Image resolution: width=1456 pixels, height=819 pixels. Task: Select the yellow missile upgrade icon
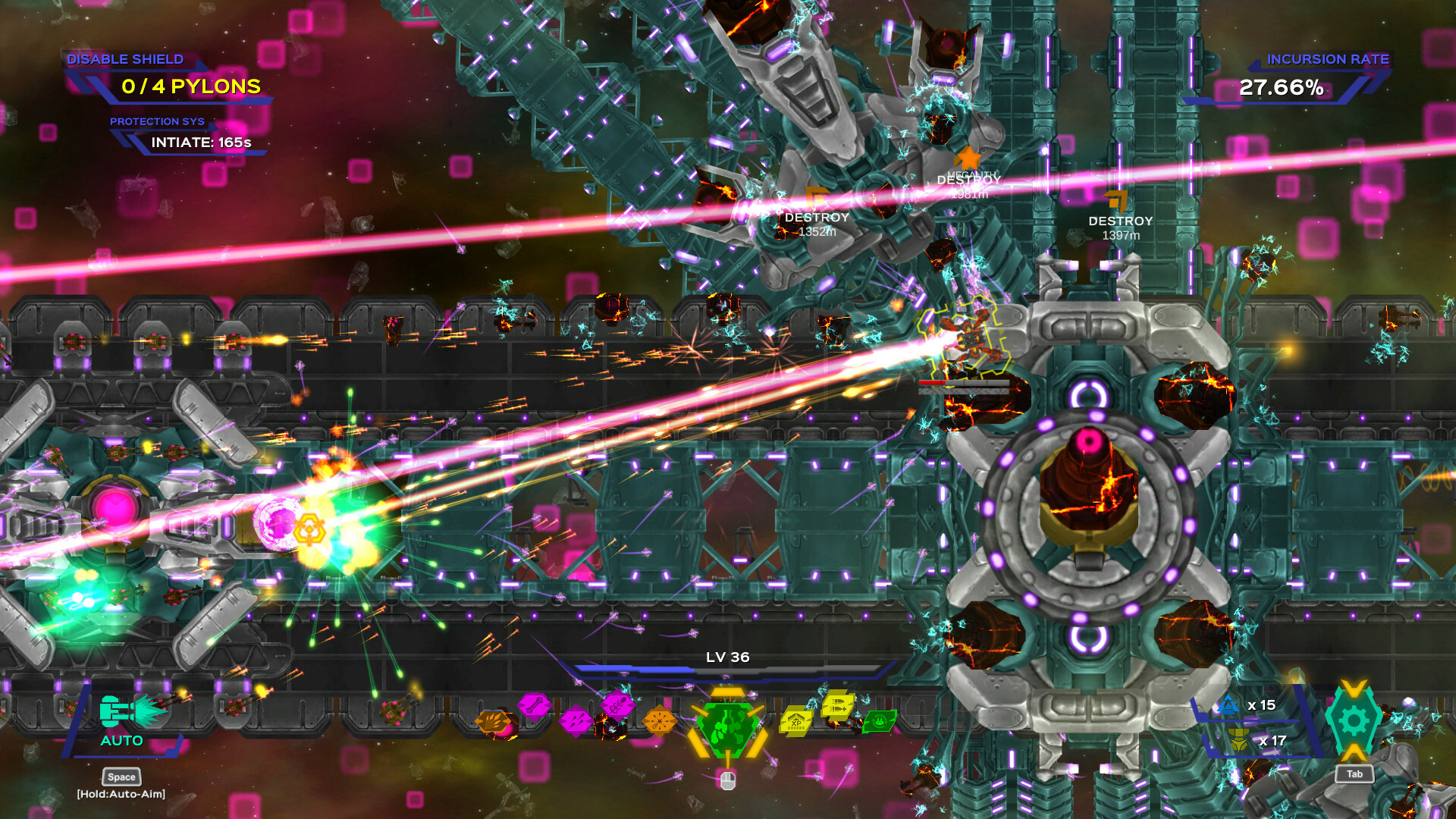(836, 706)
